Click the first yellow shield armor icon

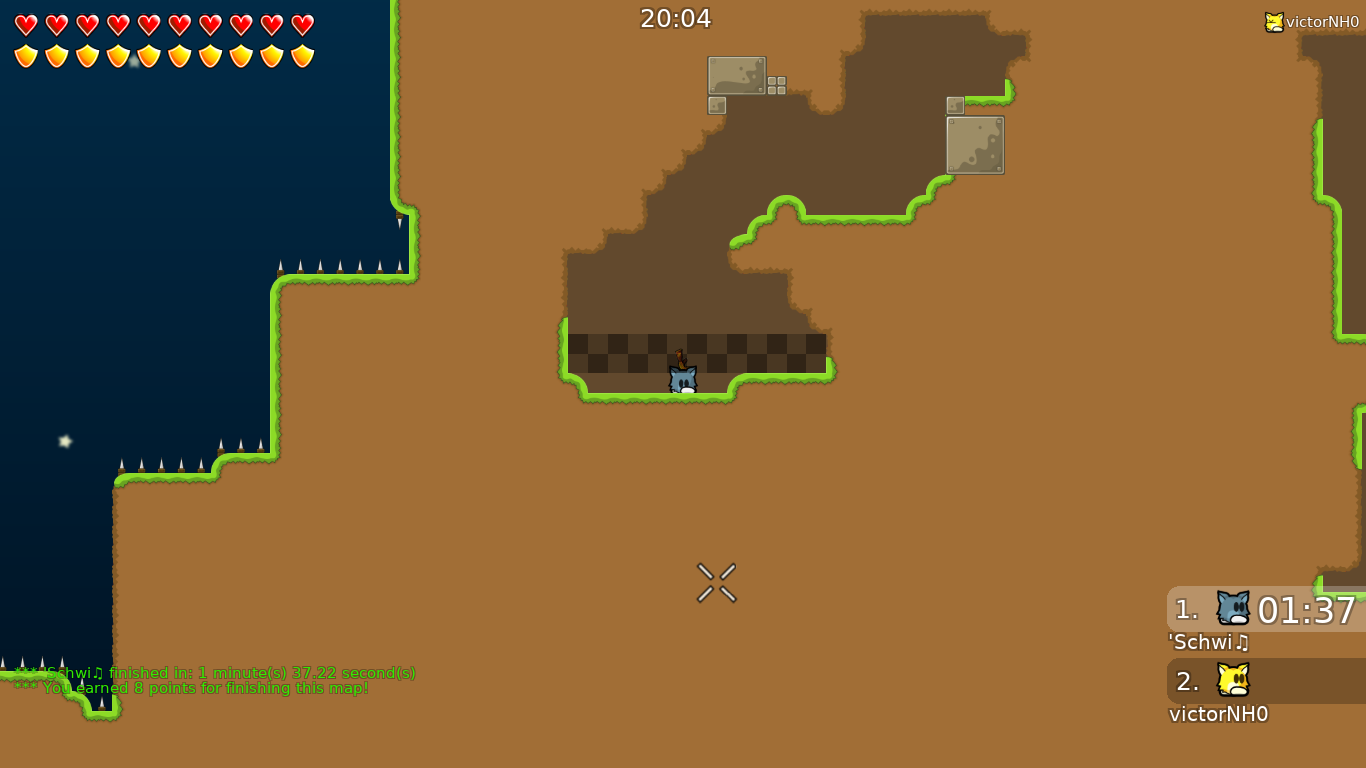pyautogui.click(x=24, y=55)
